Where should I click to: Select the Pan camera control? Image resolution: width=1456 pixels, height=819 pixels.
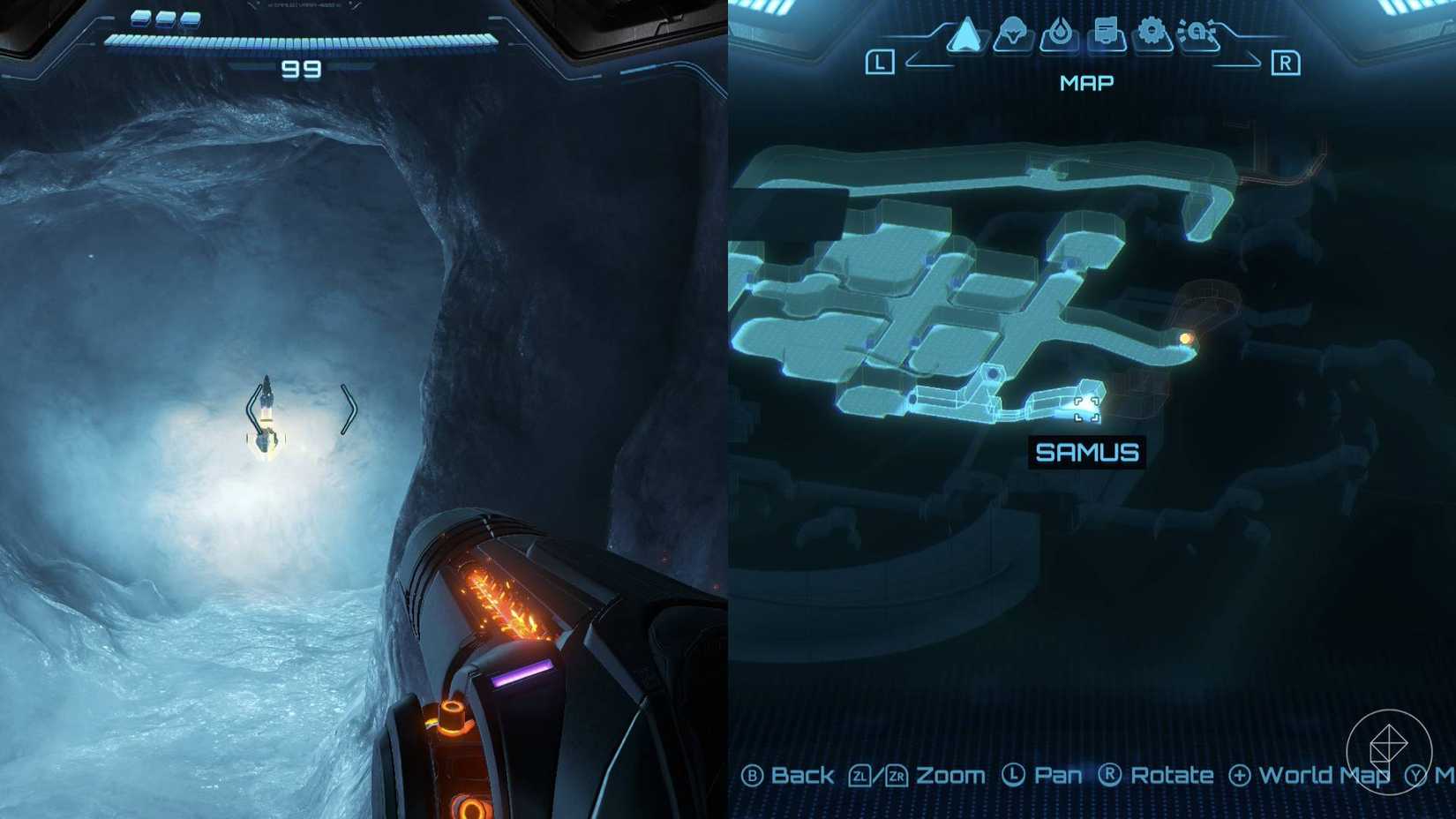click(x=1059, y=776)
